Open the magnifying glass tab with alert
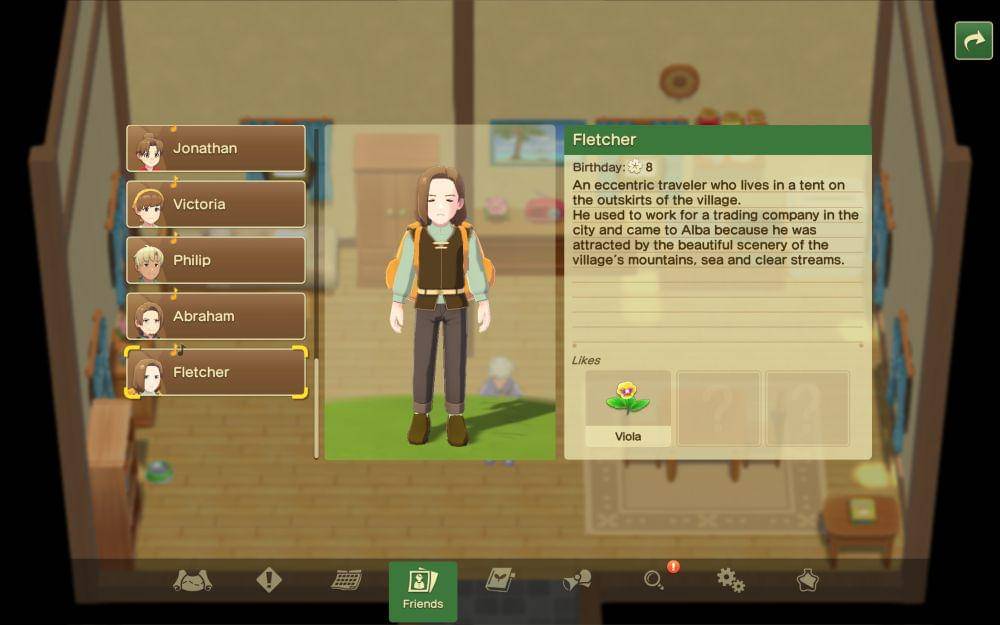Image resolution: width=1000 pixels, height=625 pixels. tap(655, 580)
